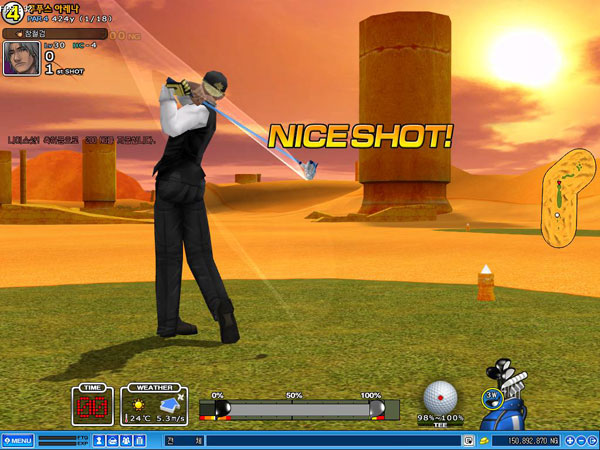Click the golf ball impact point selector
The width and height of the screenshot is (600, 450).
(x=440, y=397)
